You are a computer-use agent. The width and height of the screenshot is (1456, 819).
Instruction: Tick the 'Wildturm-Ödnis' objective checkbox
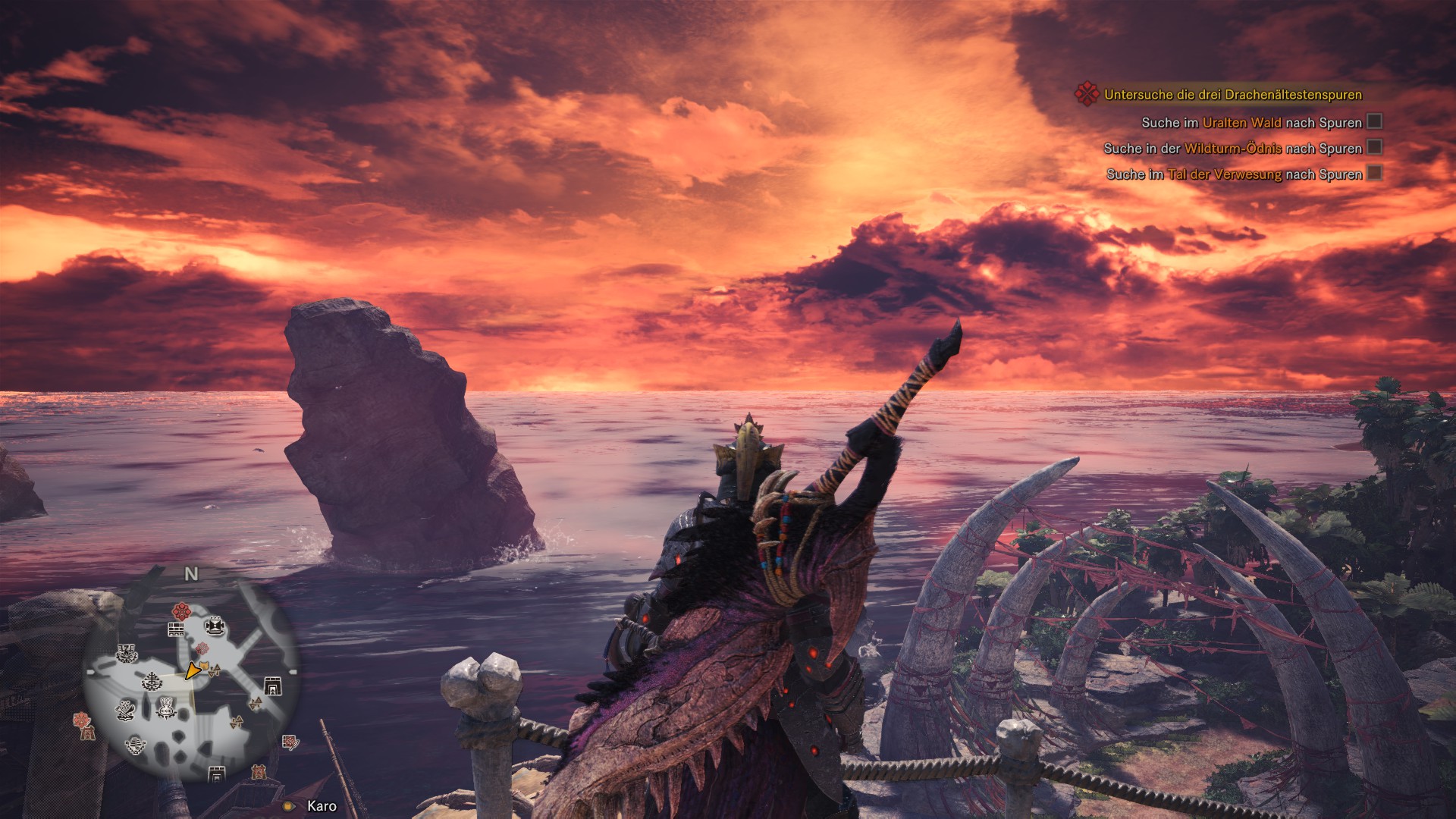coord(1374,147)
